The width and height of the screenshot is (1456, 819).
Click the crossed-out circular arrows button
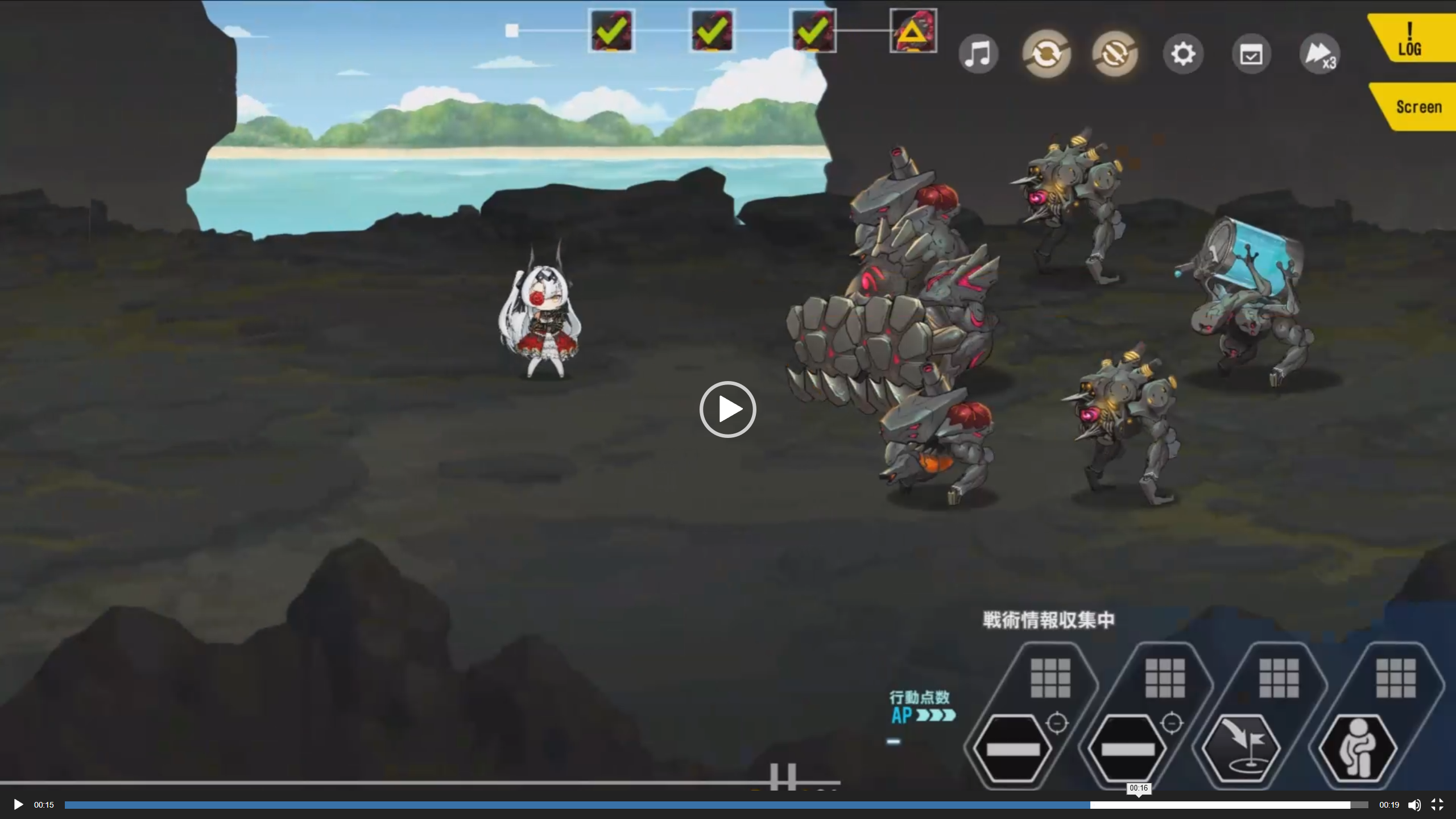[x=1115, y=55]
